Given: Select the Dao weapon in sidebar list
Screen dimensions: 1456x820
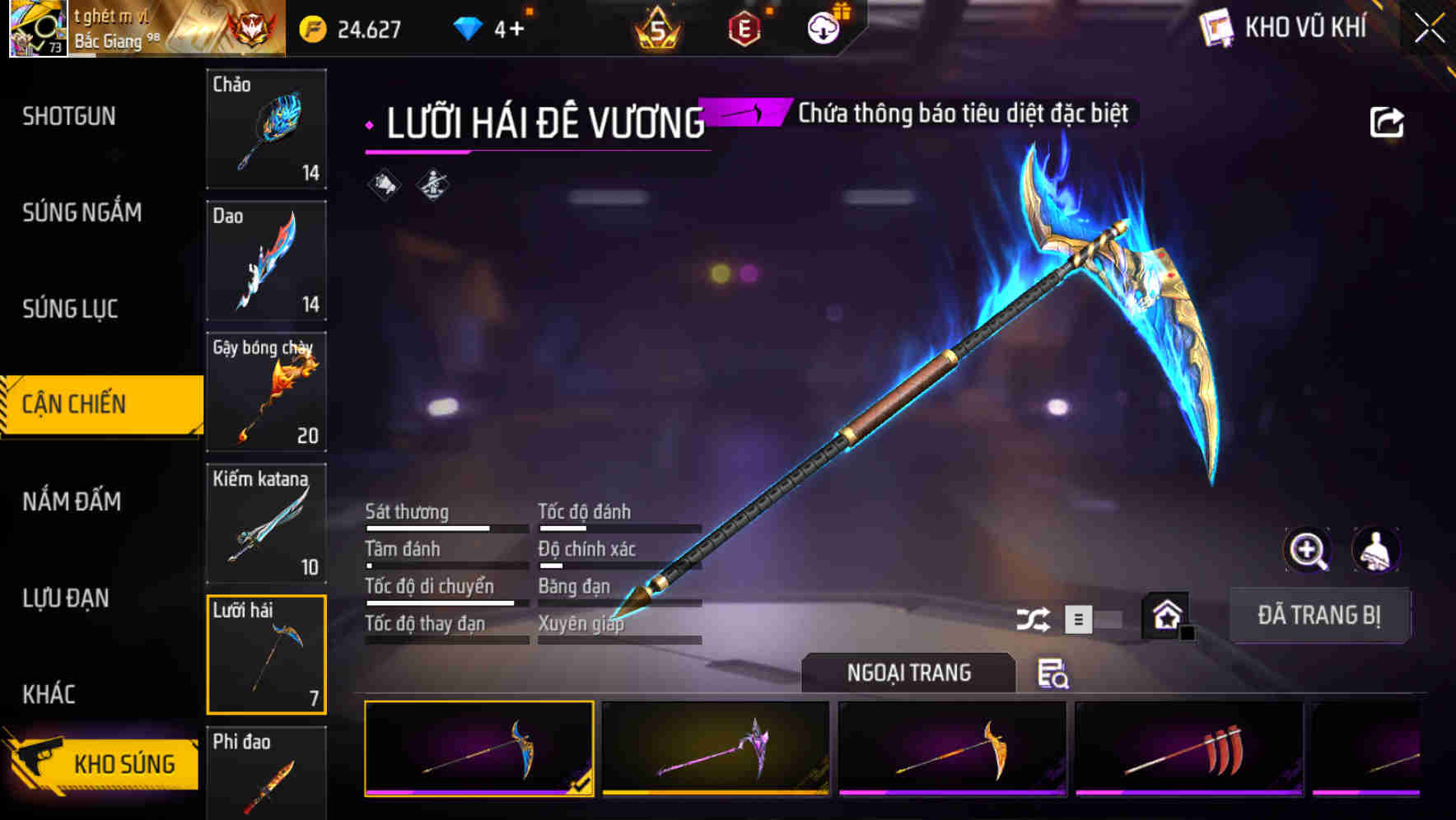Looking at the screenshot, I should pyautogui.click(x=266, y=261).
